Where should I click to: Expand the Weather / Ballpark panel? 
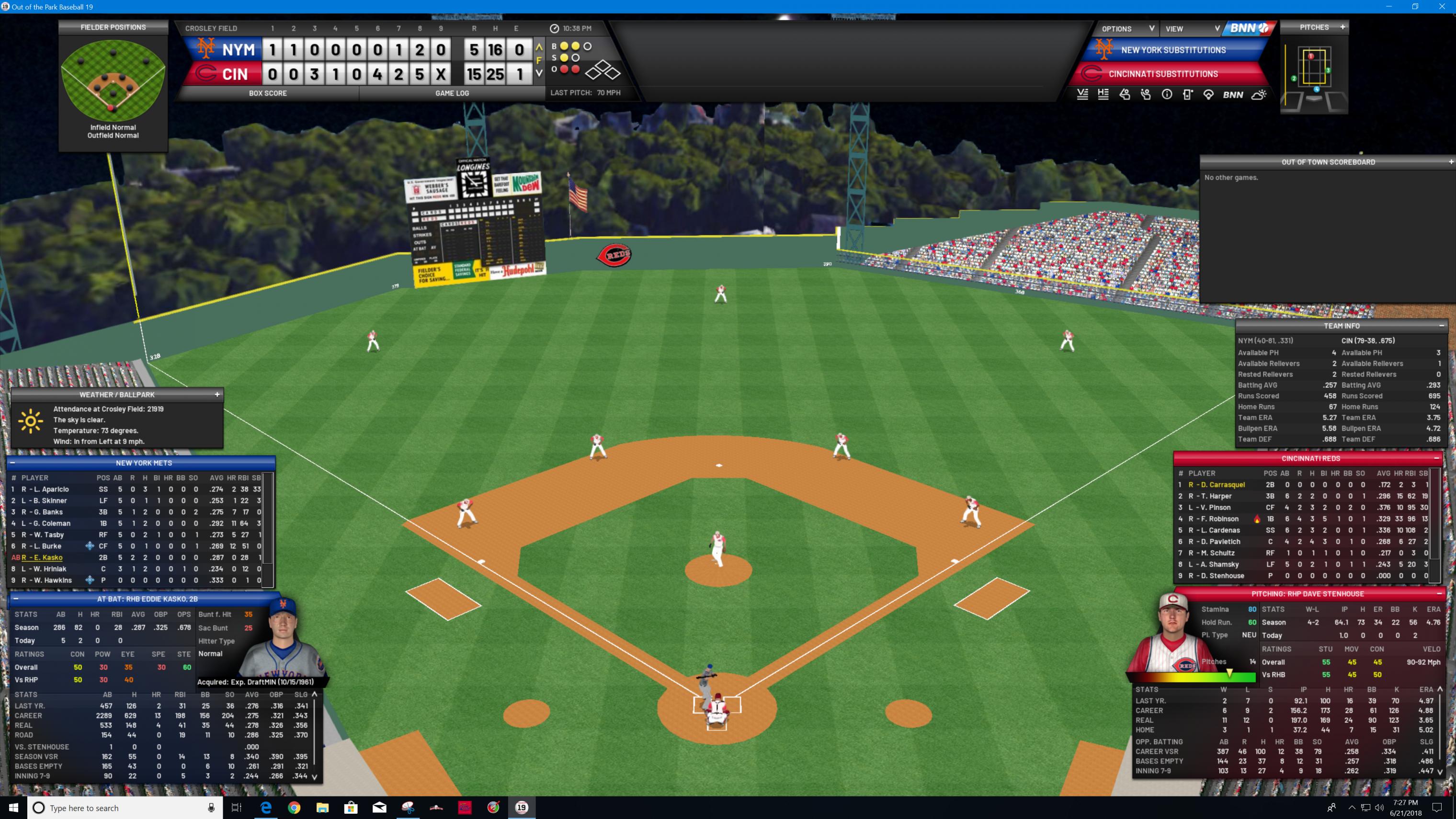pyautogui.click(x=217, y=395)
